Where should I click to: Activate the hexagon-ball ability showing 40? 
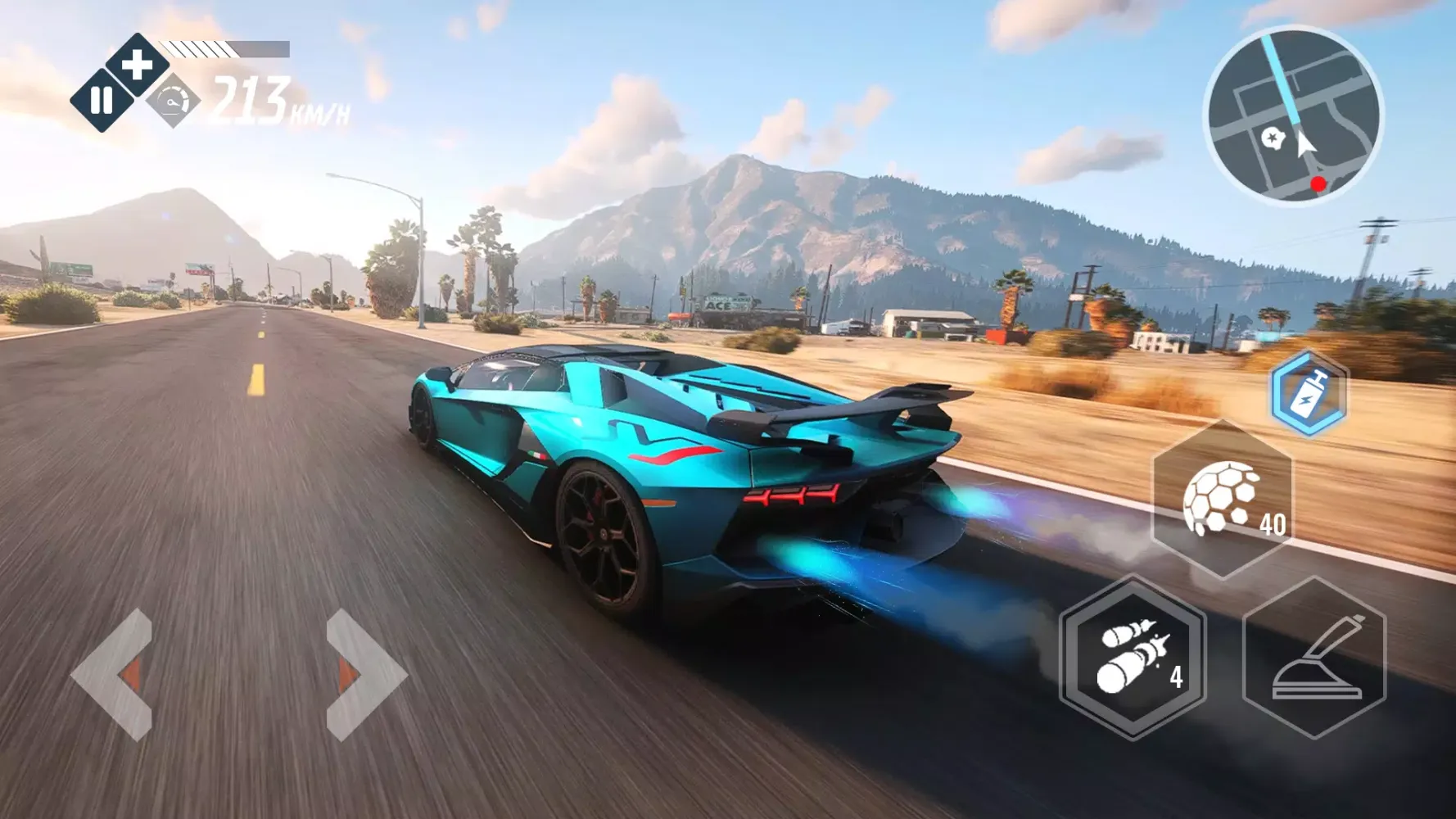(1223, 498)
